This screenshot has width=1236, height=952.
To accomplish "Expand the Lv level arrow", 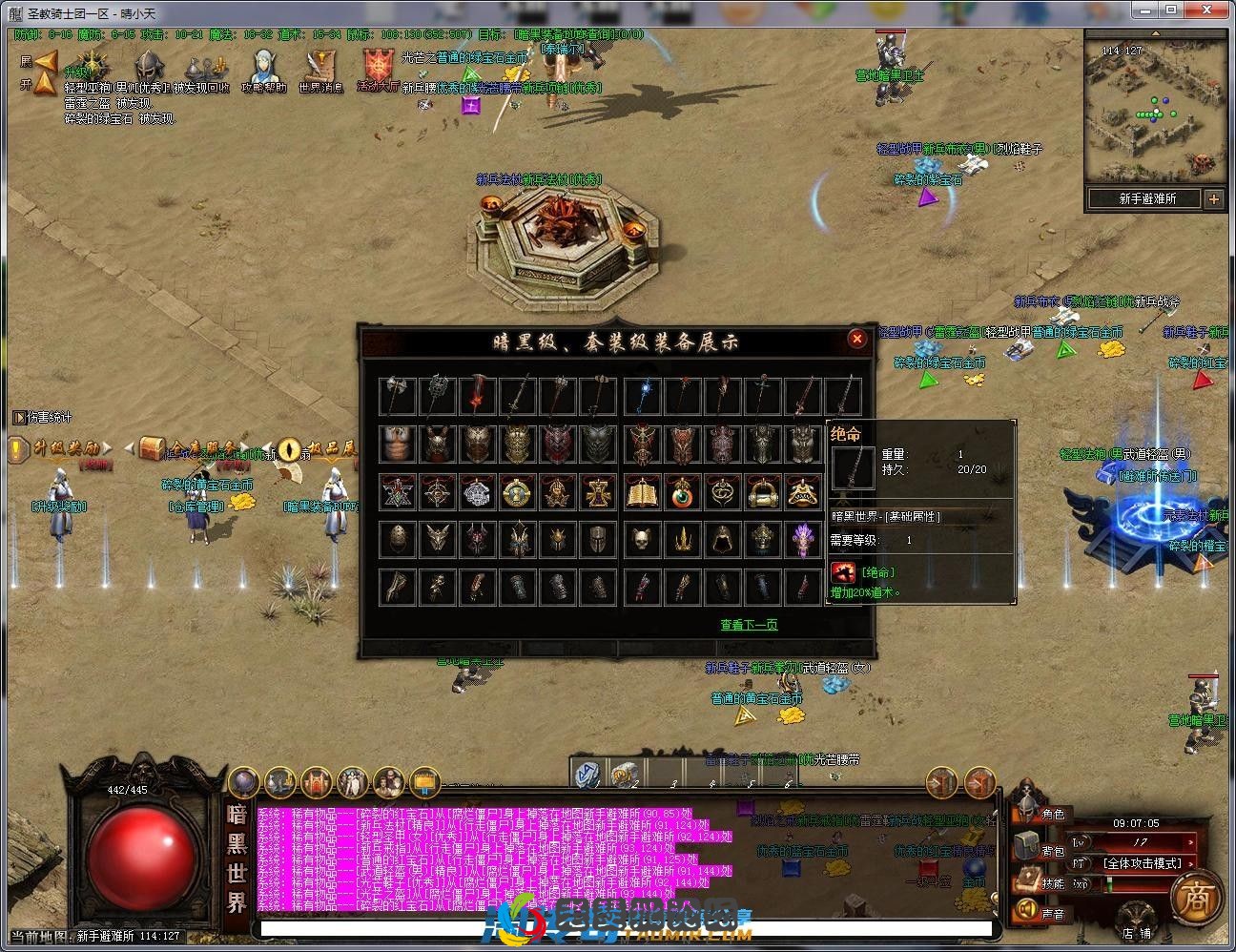I will 1190,843.
